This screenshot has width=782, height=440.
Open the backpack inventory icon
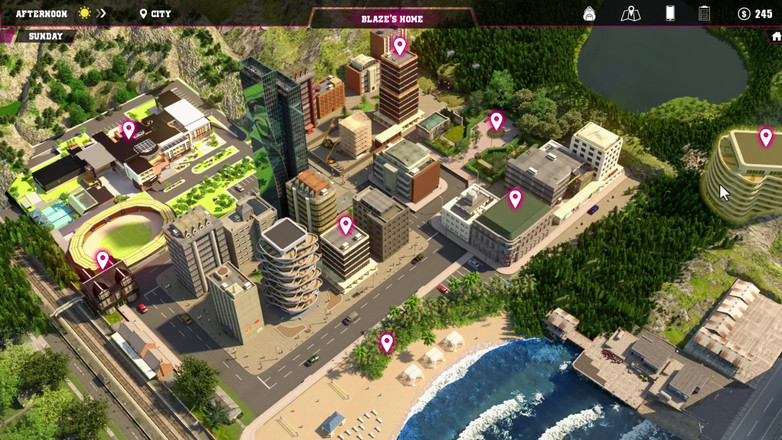(x=590, y=13)
